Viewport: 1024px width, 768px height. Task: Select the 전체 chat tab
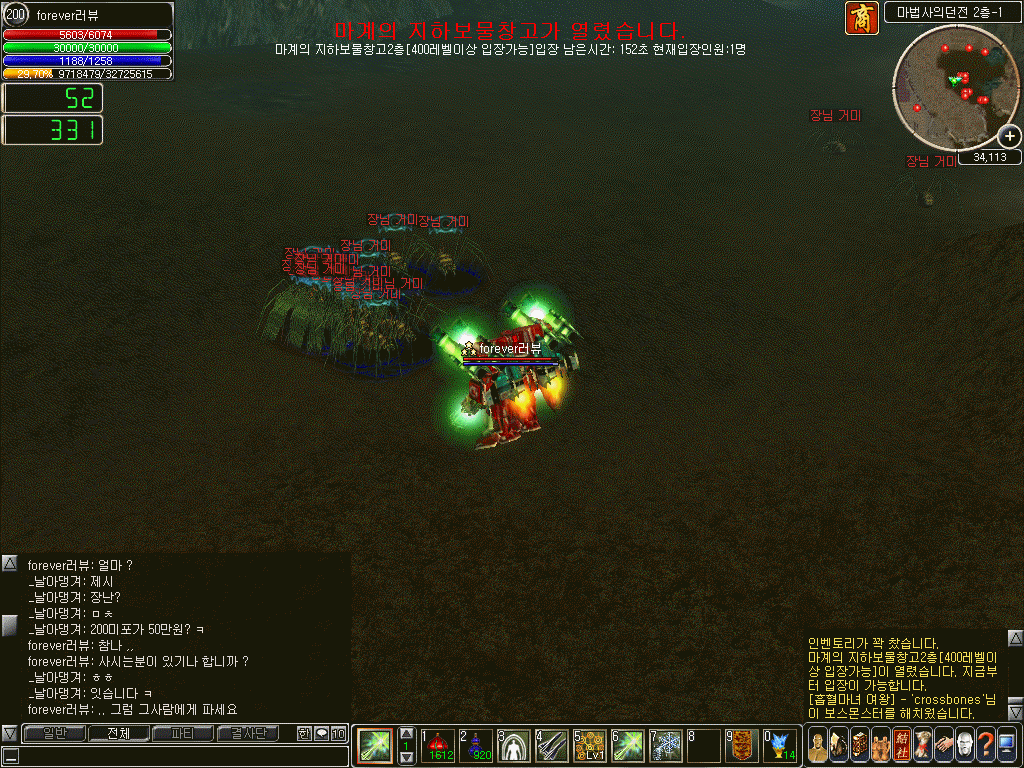pyautogui.click(x=119, y=734)
